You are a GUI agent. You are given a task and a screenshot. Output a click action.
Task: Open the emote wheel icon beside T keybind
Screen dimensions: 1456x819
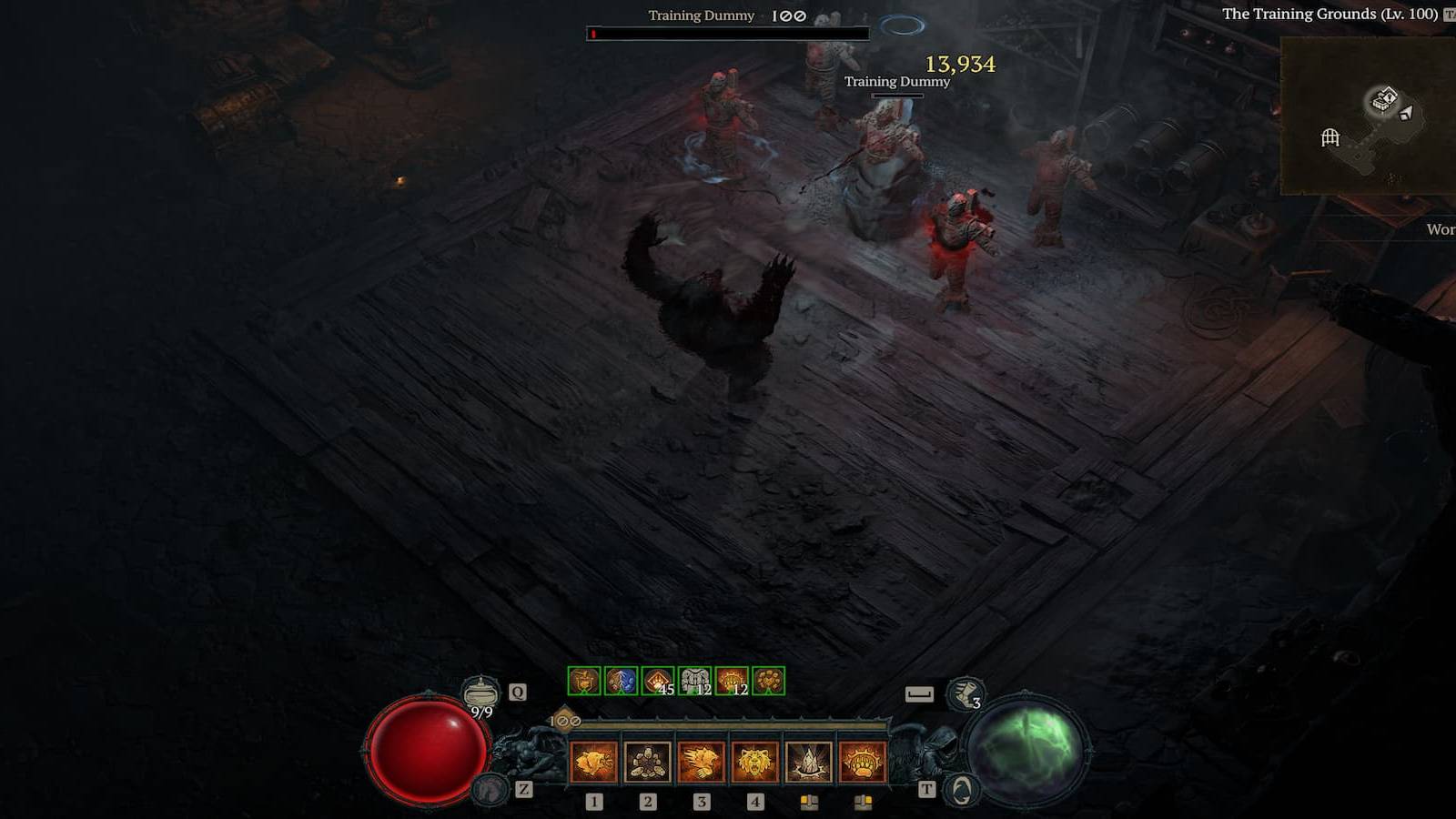(960, 790)
